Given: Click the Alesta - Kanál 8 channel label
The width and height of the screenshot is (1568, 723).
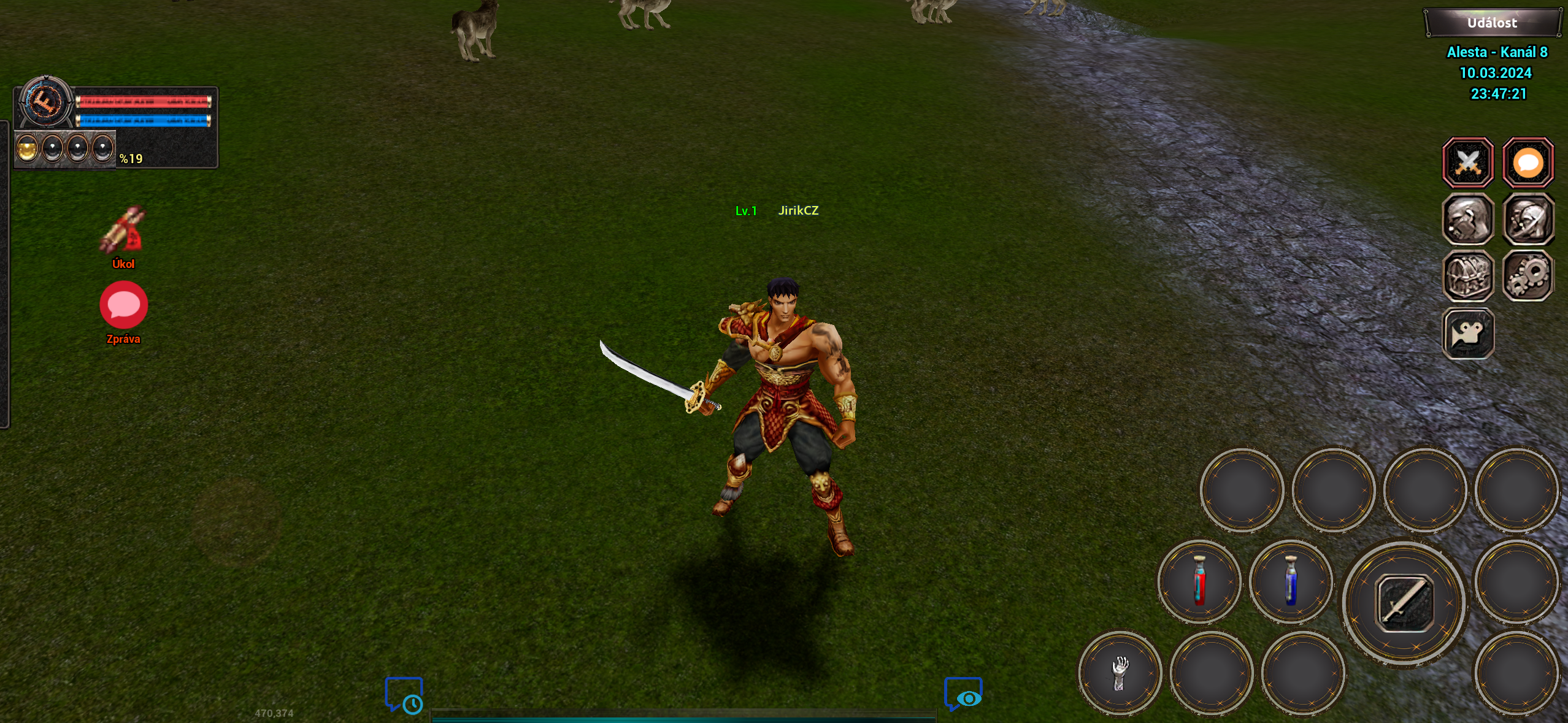Looking at the screenshot, I should 1497,52.
